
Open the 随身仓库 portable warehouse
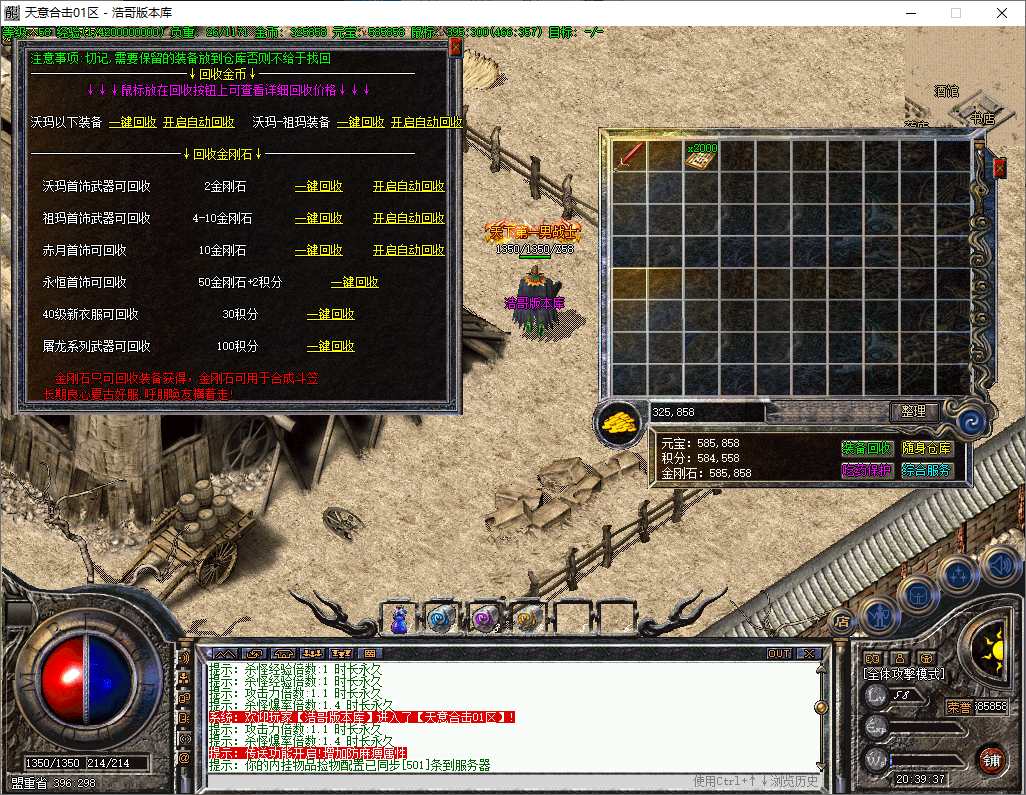(x=927, y=449)
